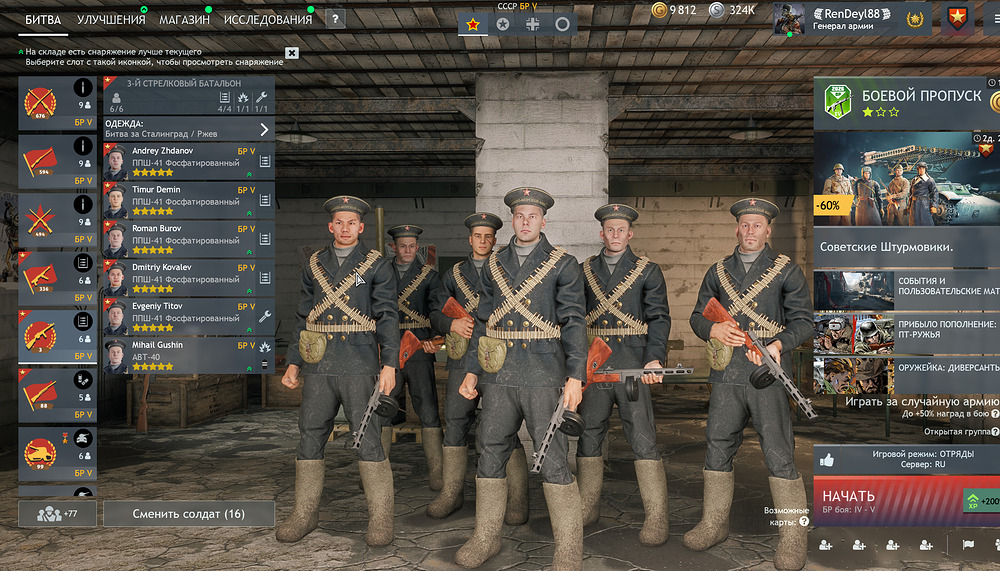Click Сменить солдат button
The image size is (1000, 571).
pyautogui.click(x=189, y=514)
